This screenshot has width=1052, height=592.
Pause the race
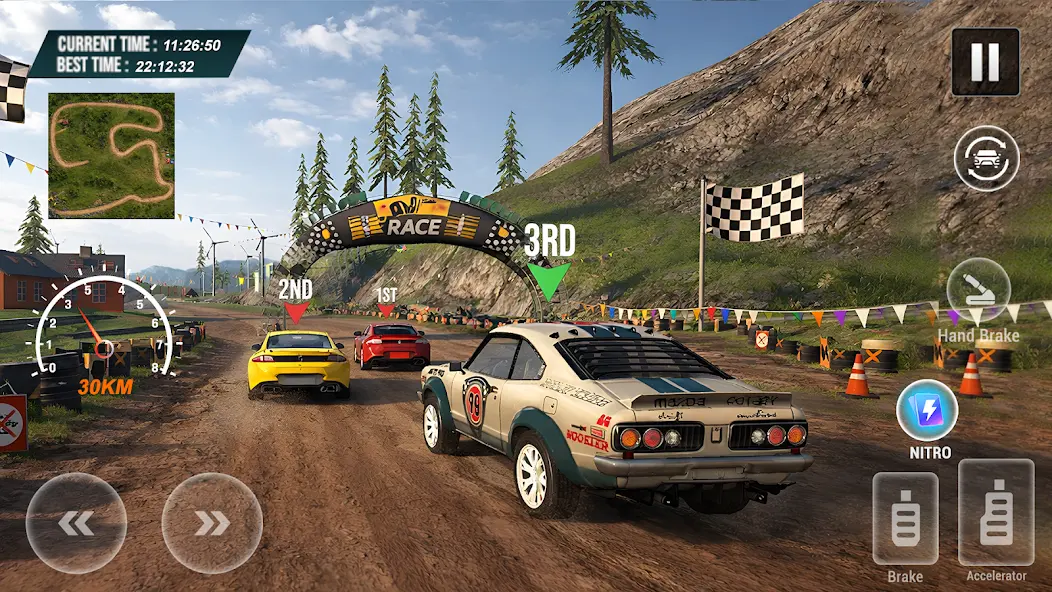[x=985, y=62]
